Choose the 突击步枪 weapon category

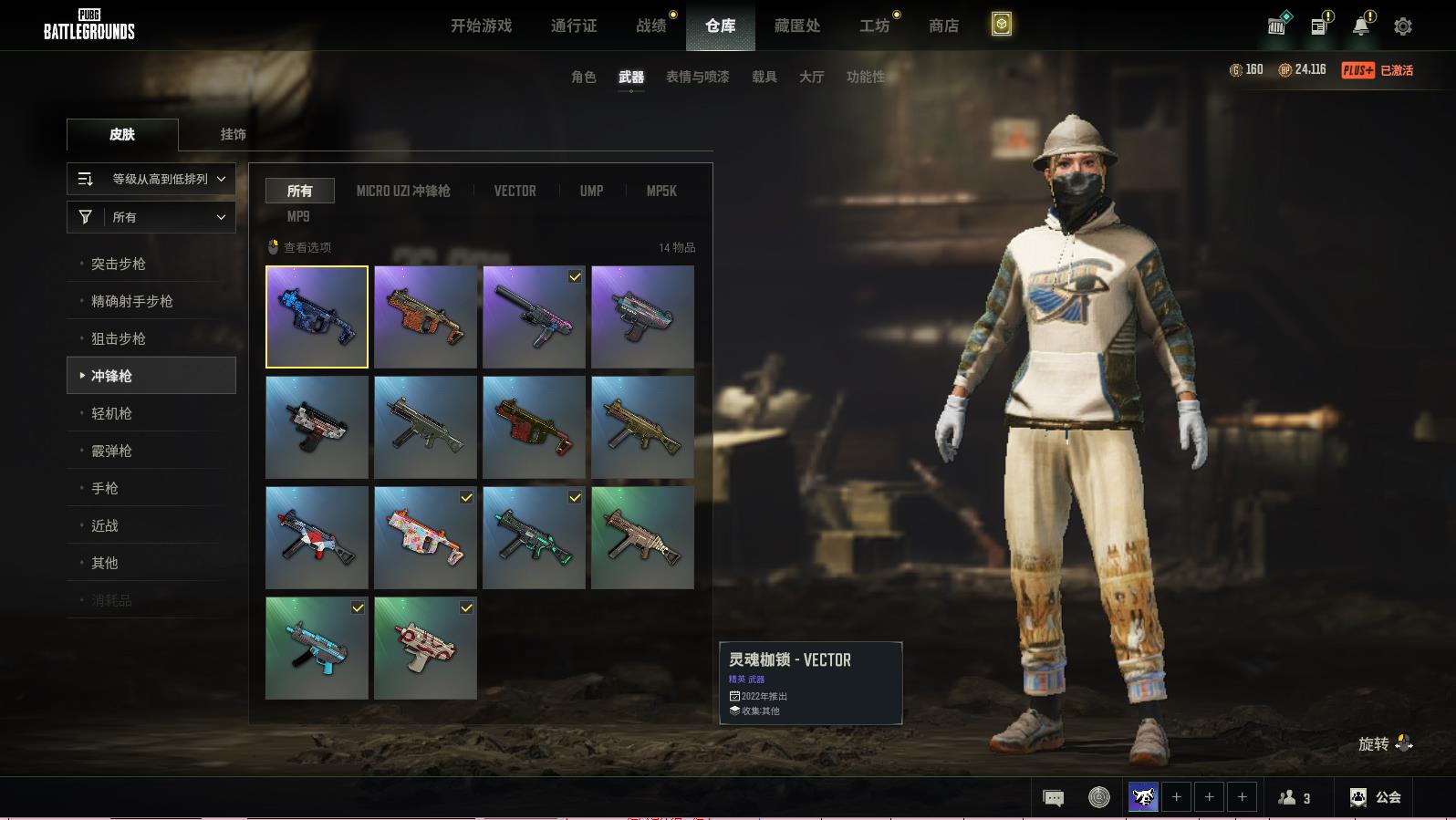point(119,264)
